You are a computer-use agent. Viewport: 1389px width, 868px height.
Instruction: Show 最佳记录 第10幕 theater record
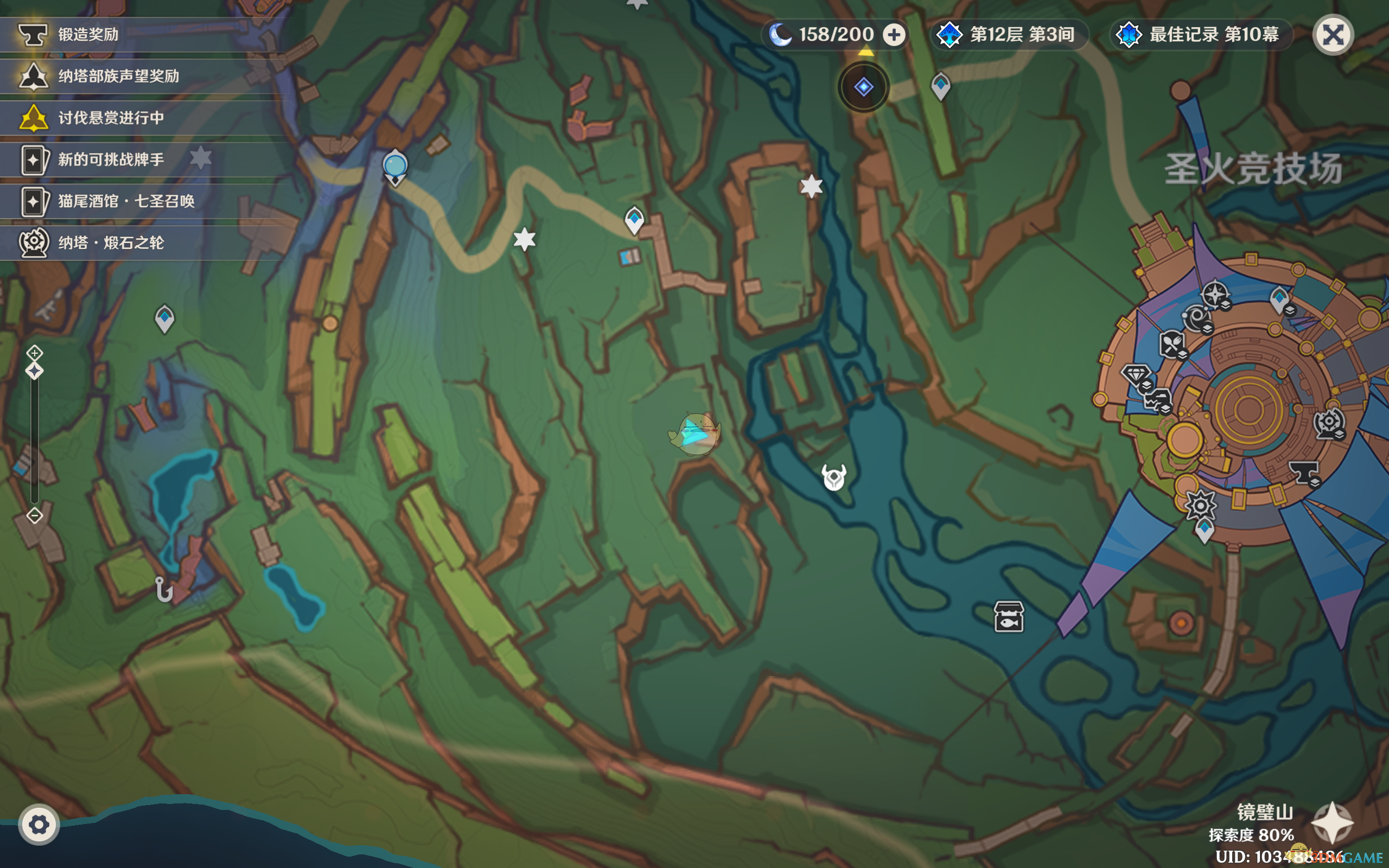pyautogui.click(x=1201, y=35)
